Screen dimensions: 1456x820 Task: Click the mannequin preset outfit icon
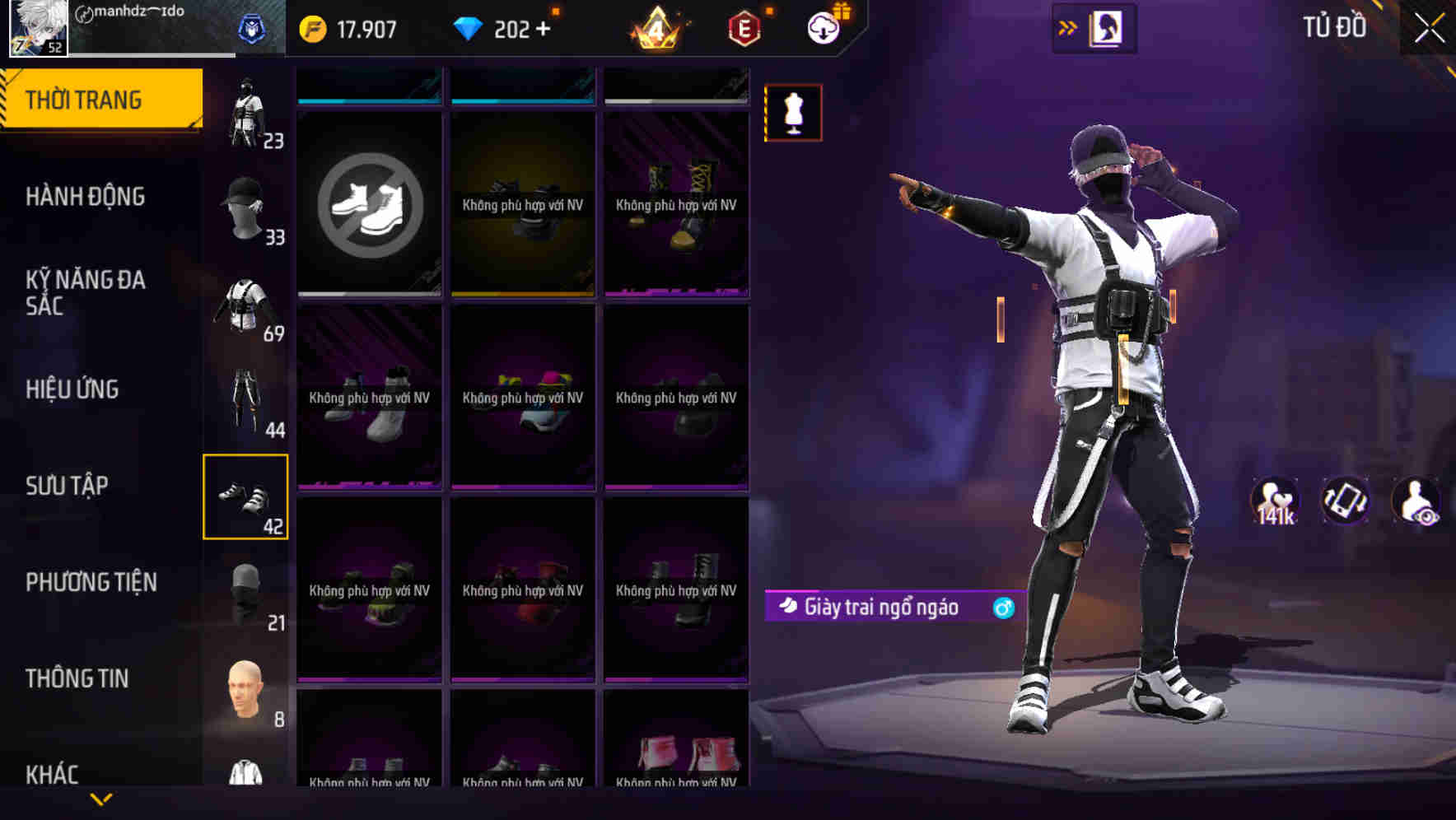coord(793,112)
